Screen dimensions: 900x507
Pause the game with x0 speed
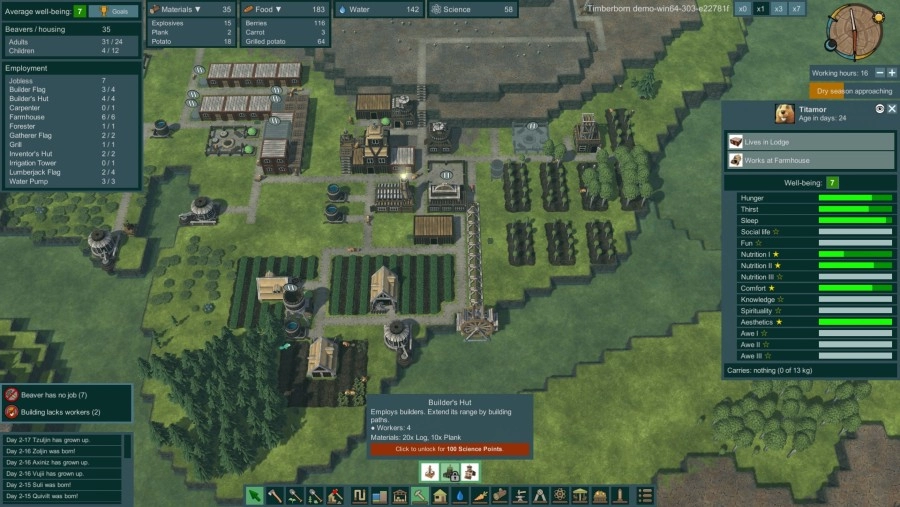(x=742, y=8)
